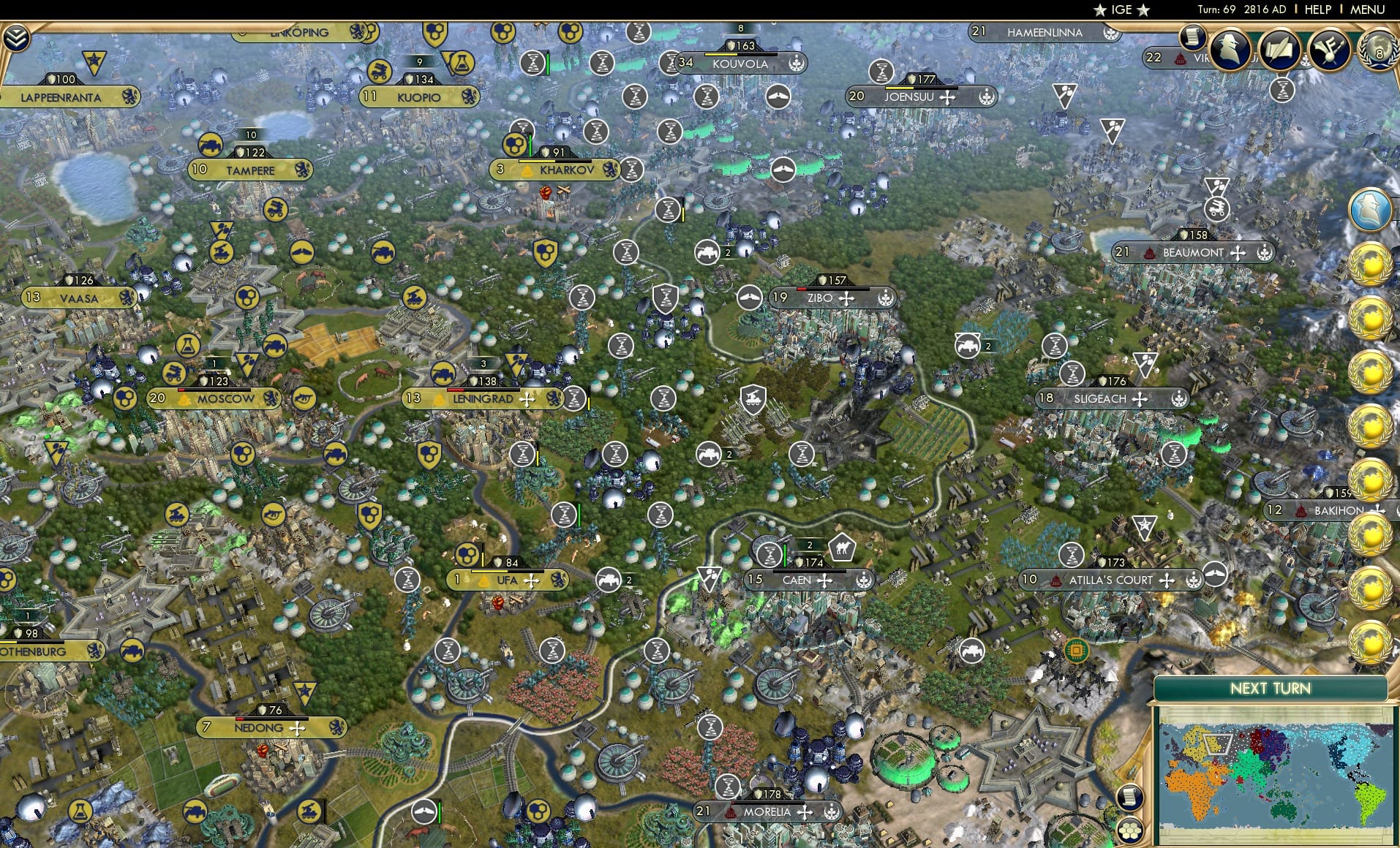Open the notification log scroll icon
The height and width of the screenshot is (848, 1400).
(1192, 35)
